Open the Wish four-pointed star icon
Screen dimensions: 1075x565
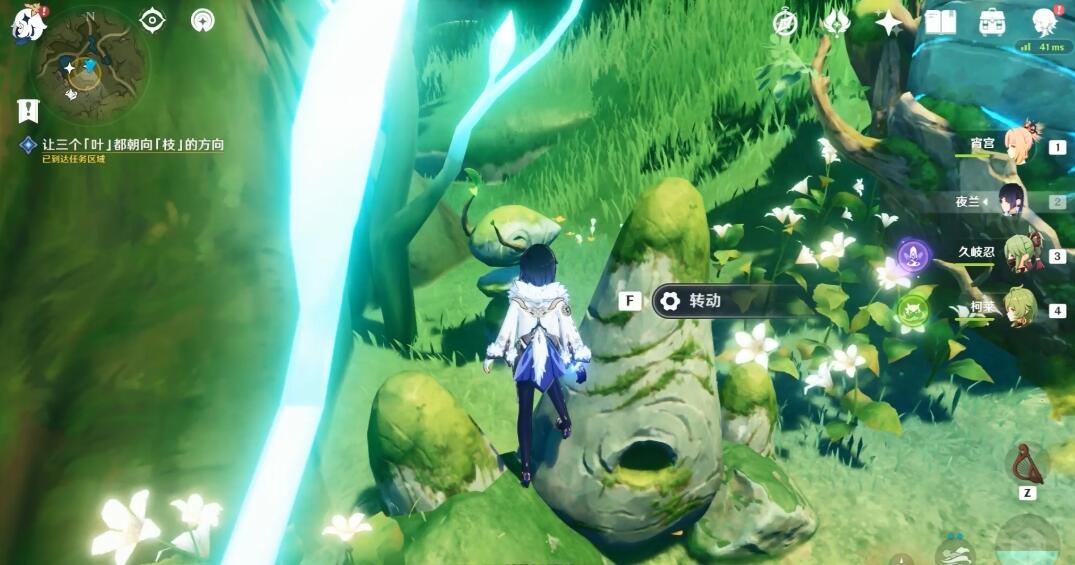(x=888, y=22)
